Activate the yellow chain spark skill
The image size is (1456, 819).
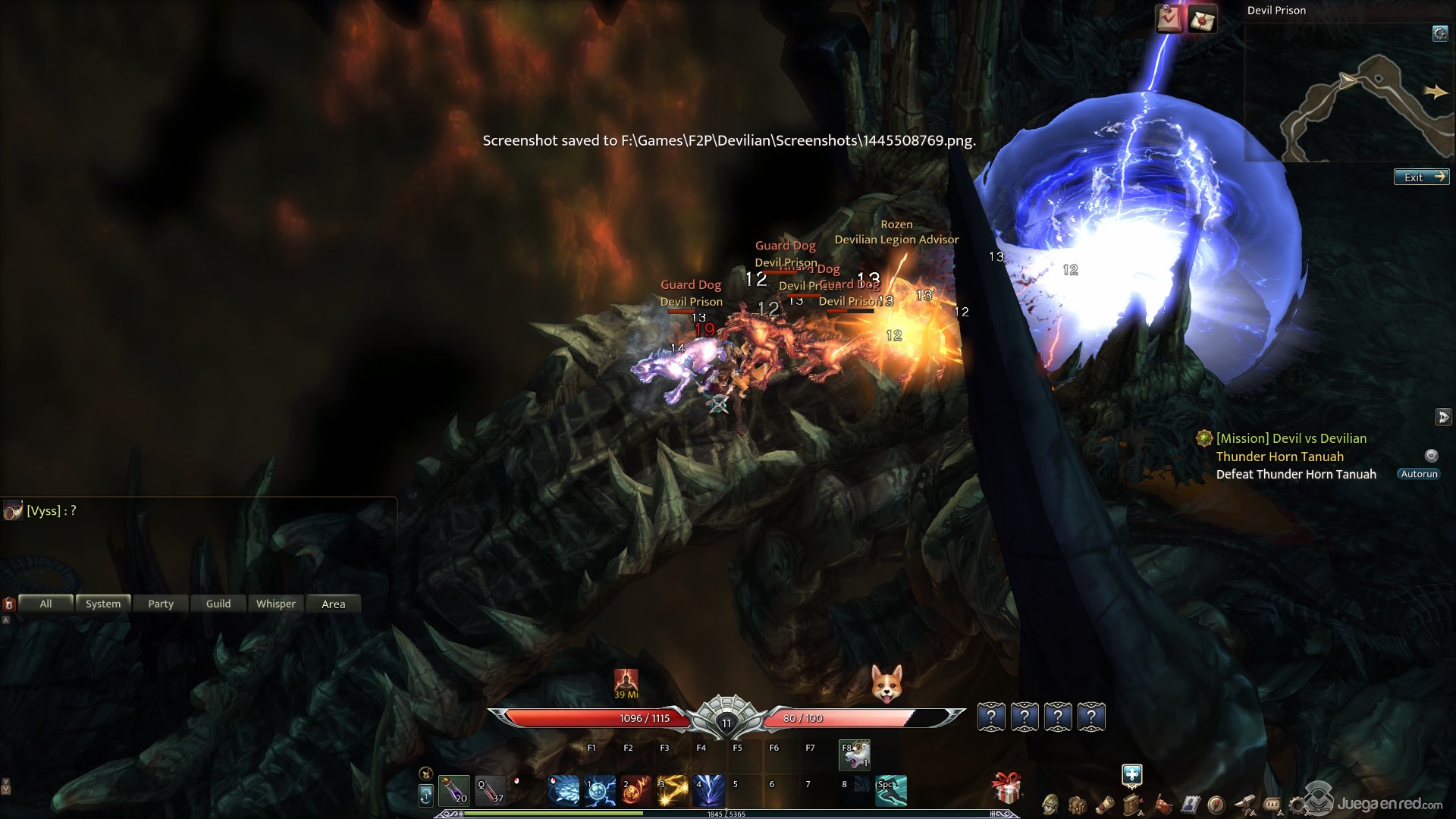tap(673, 791)
